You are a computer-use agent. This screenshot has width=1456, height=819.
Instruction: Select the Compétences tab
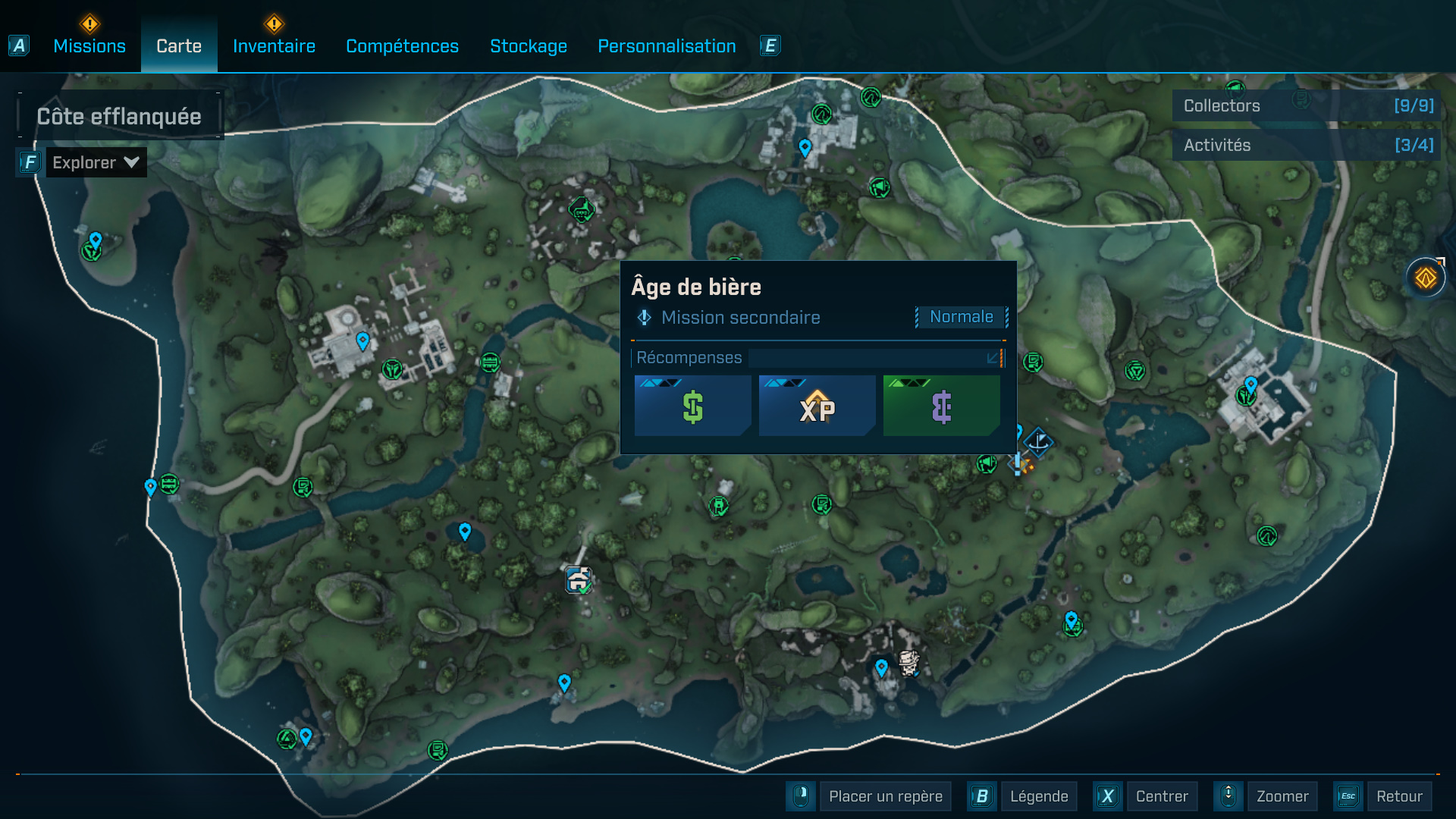[x=402, y=46]
